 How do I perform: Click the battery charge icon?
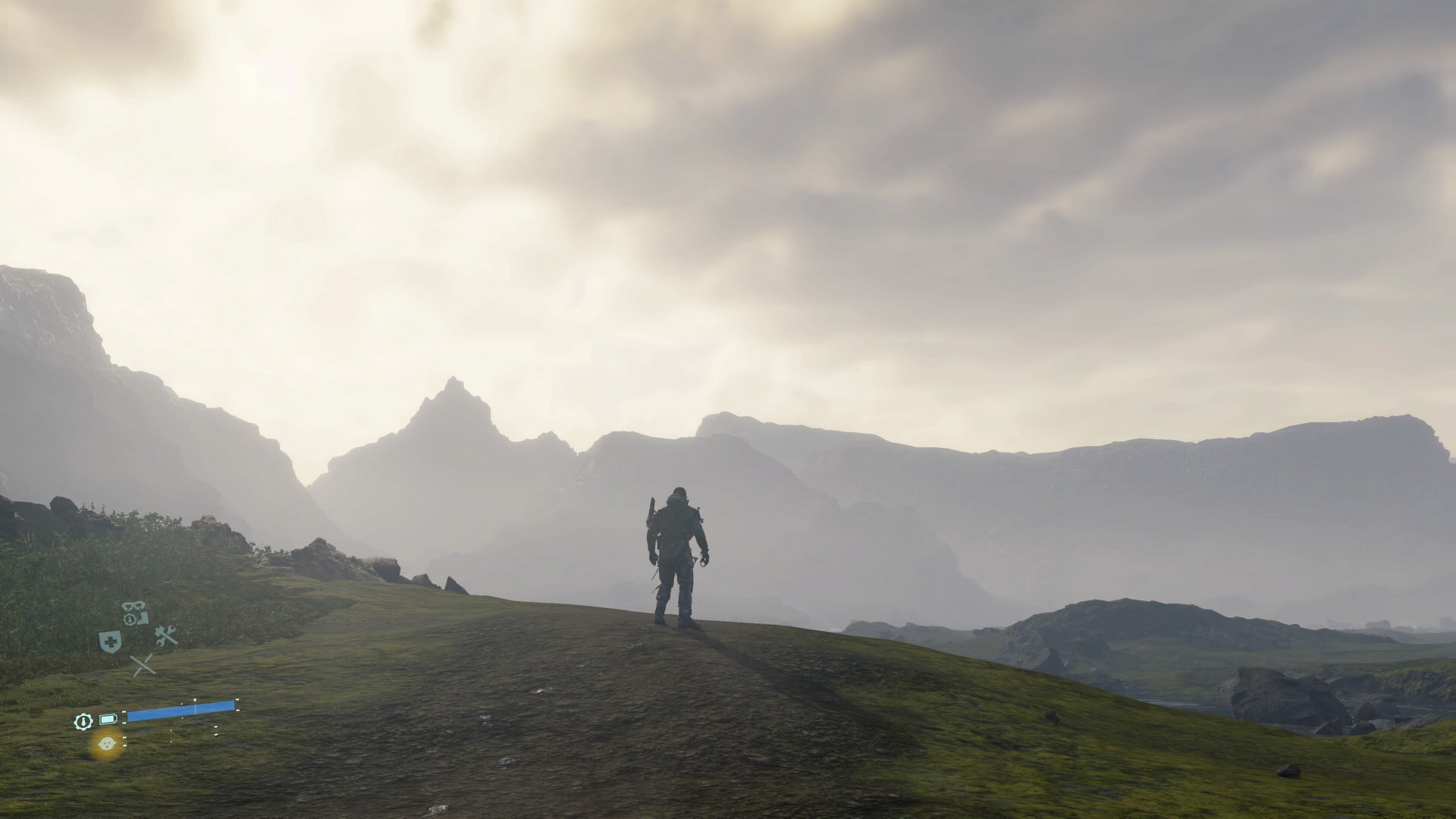(108, 719)
